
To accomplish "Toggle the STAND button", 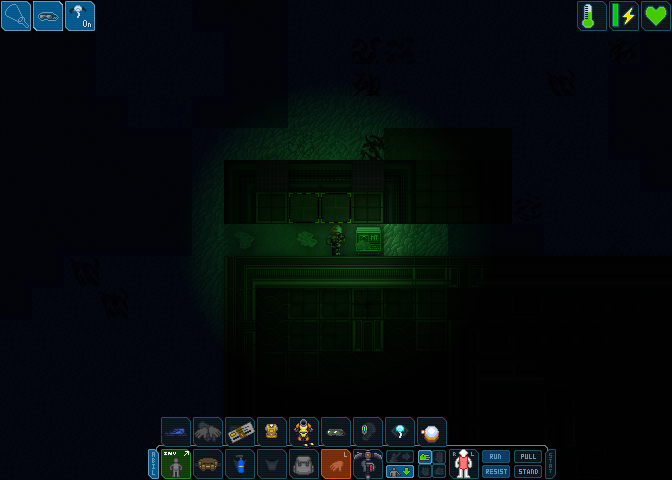I will pyautogui.click(x=527, y=471).
